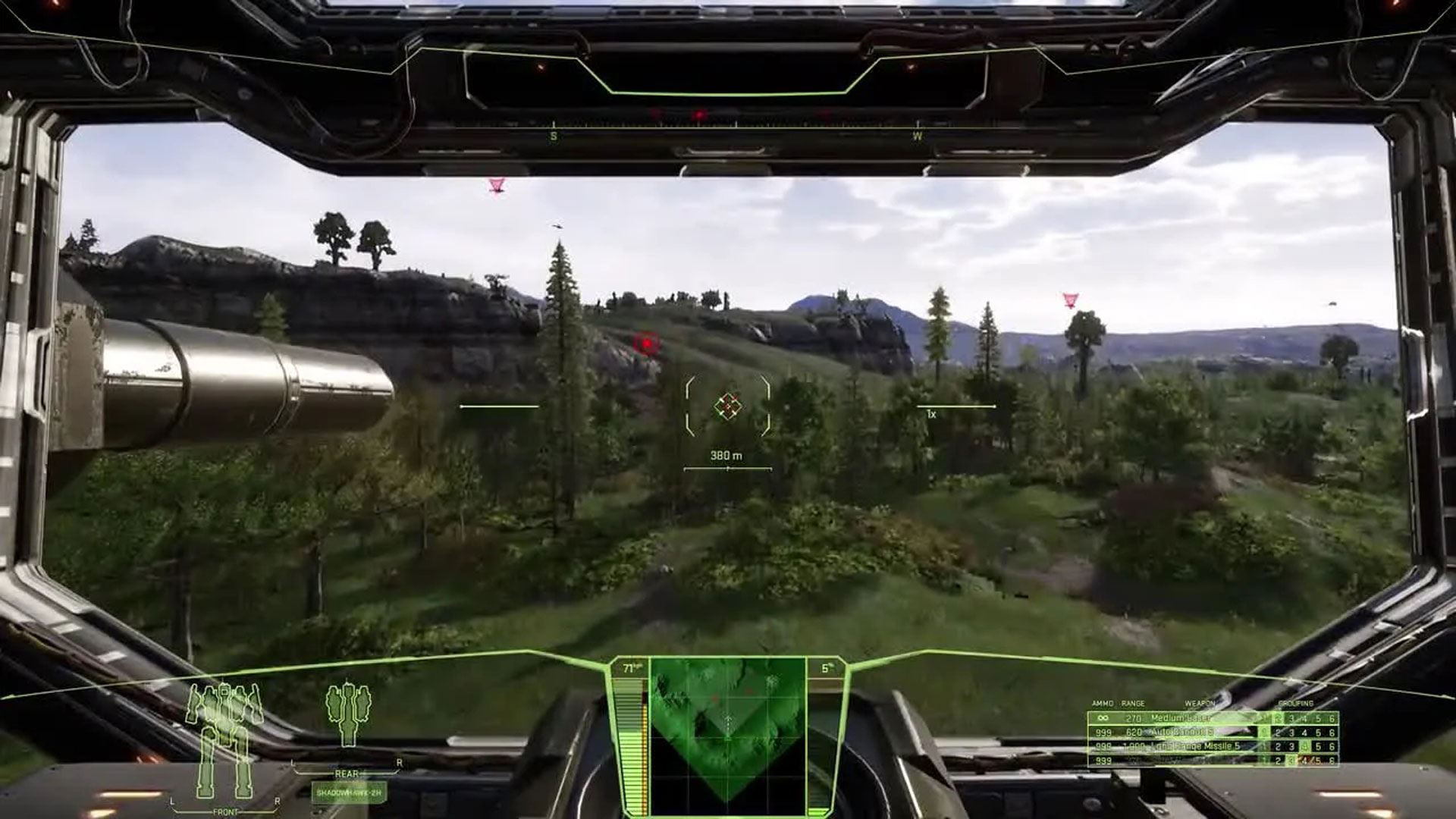Click the front mech armor diagram
This screenshot has width=1456, height=819.
(224, 739)
